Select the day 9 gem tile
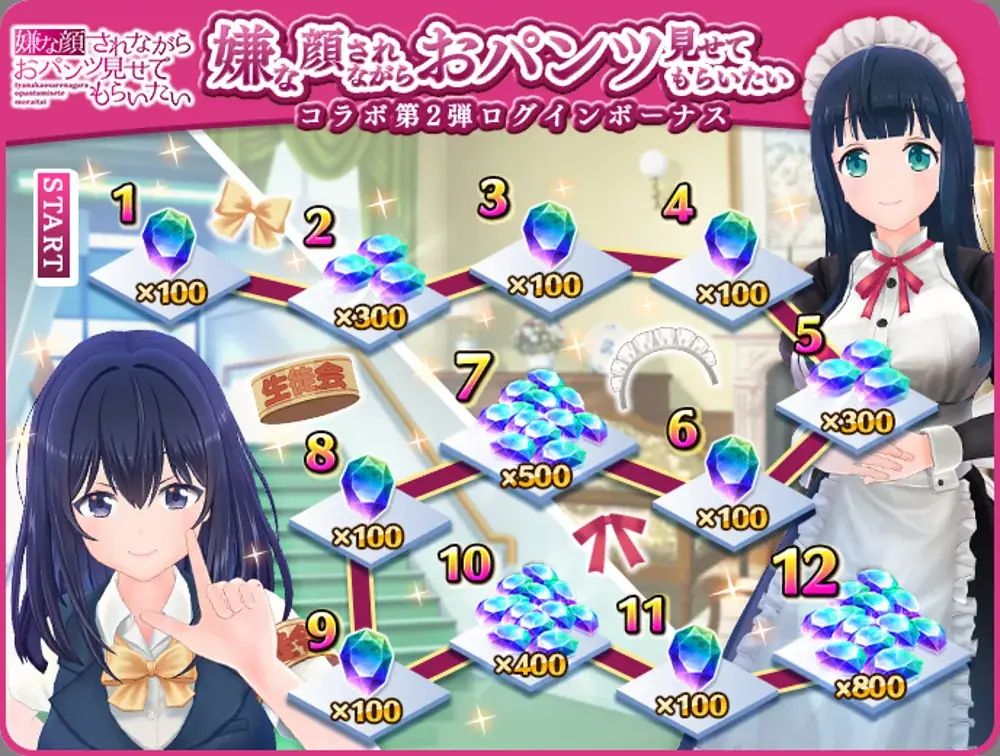This screenshot has height=756, width=1000. 365,672
